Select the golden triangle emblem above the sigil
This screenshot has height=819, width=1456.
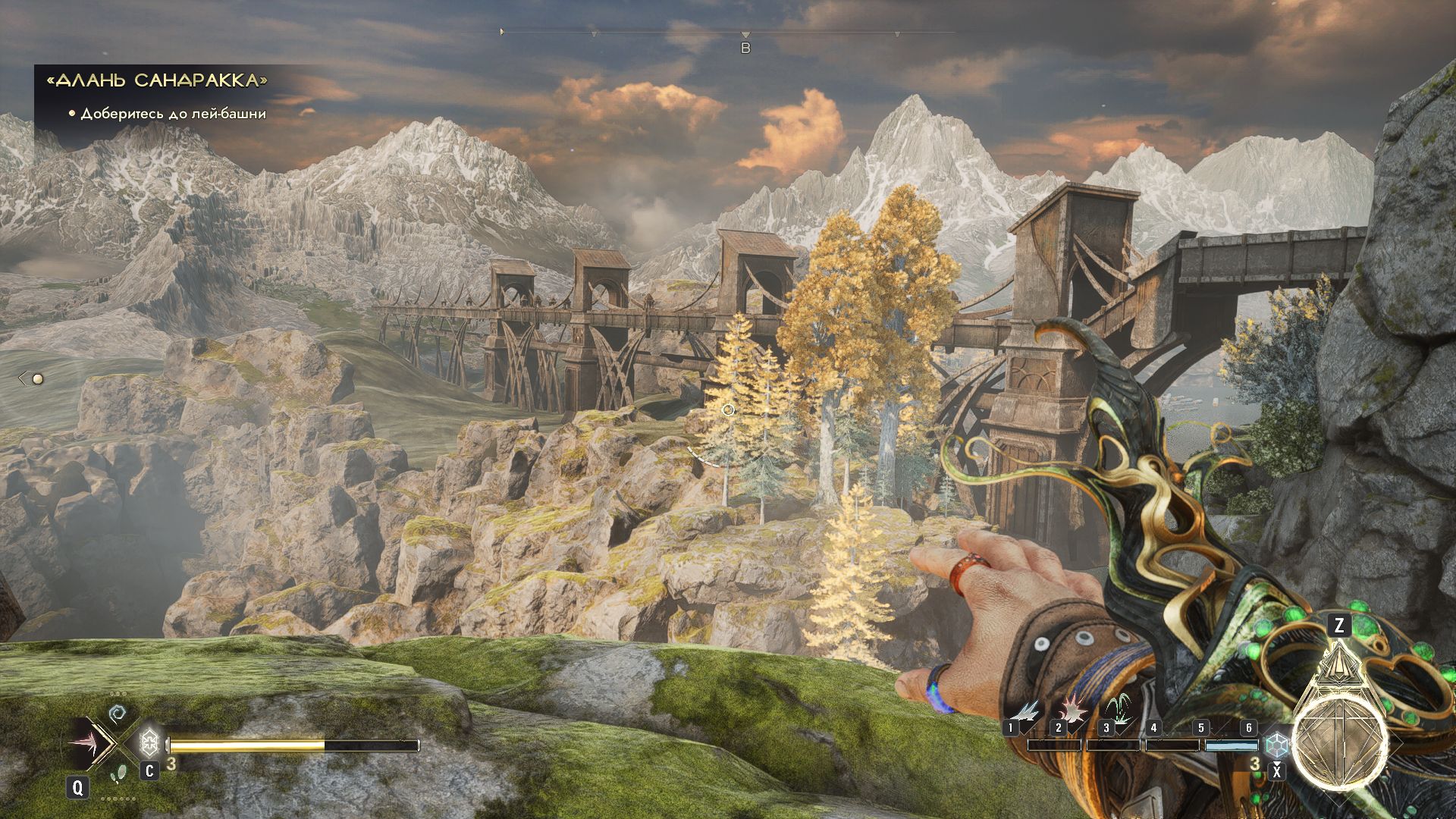coord(1338,665)
